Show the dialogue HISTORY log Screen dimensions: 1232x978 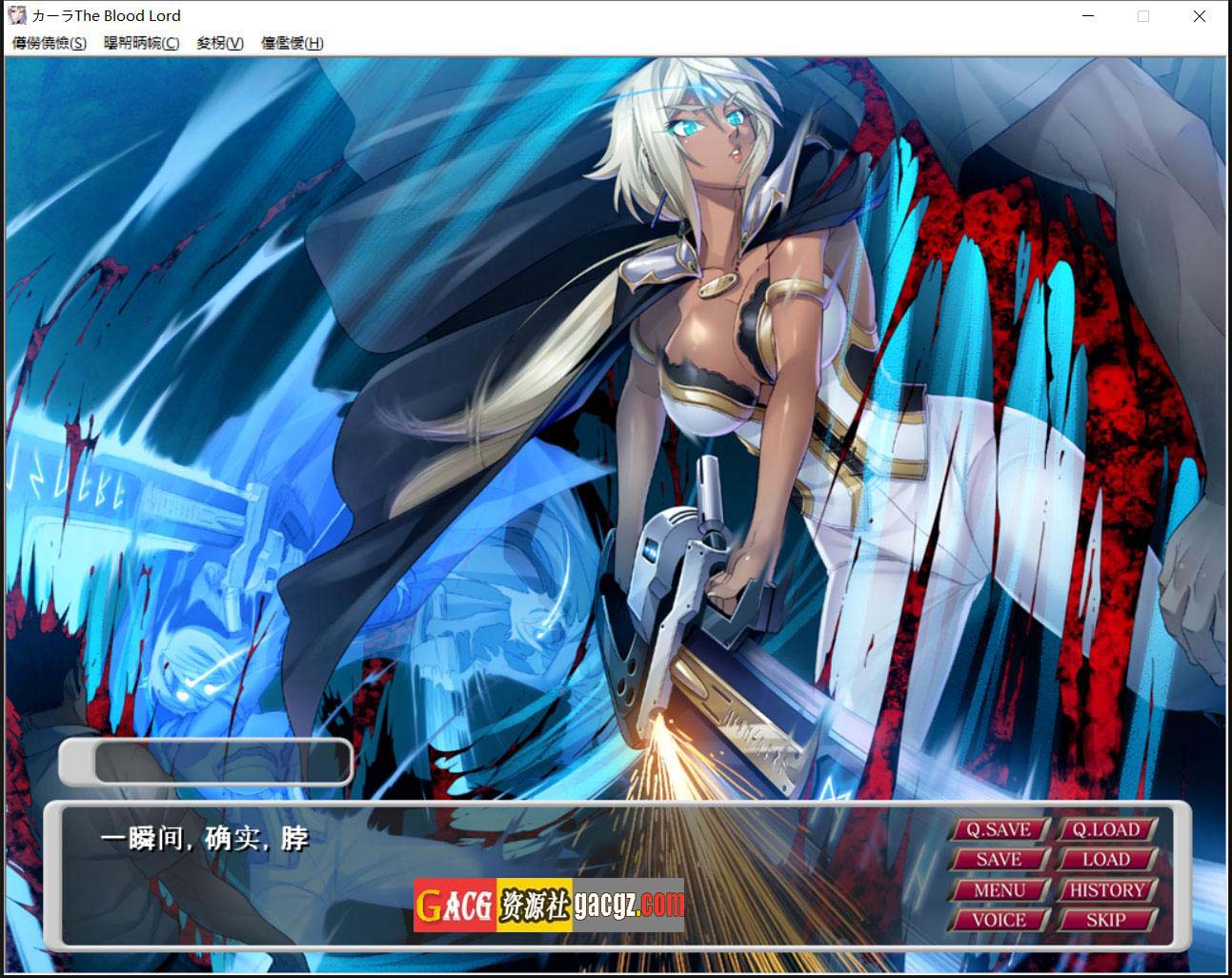tap(1105, 890)
